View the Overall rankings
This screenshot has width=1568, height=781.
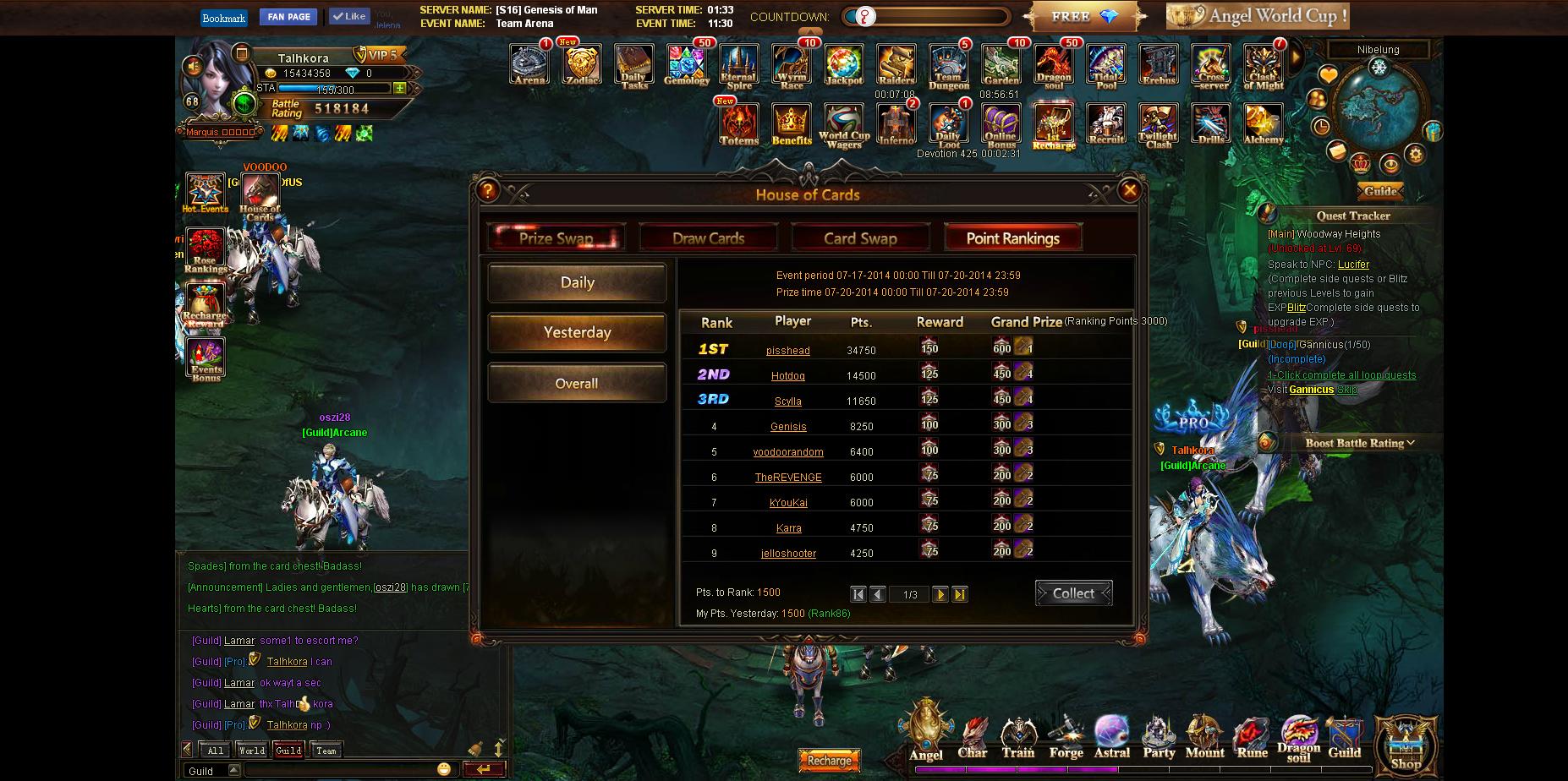[x=577, y=384]
